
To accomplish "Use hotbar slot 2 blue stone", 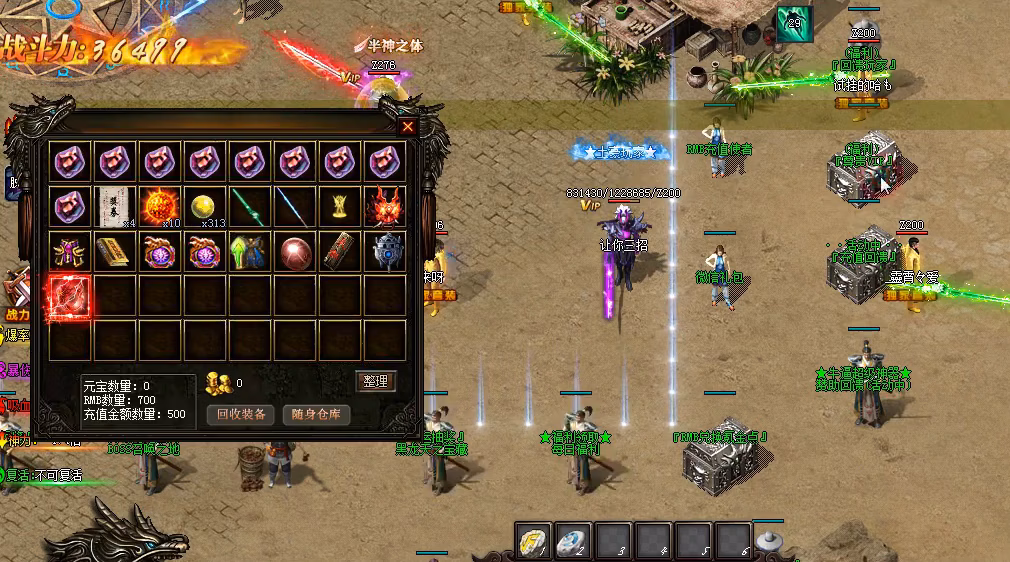I will [571, 540].
